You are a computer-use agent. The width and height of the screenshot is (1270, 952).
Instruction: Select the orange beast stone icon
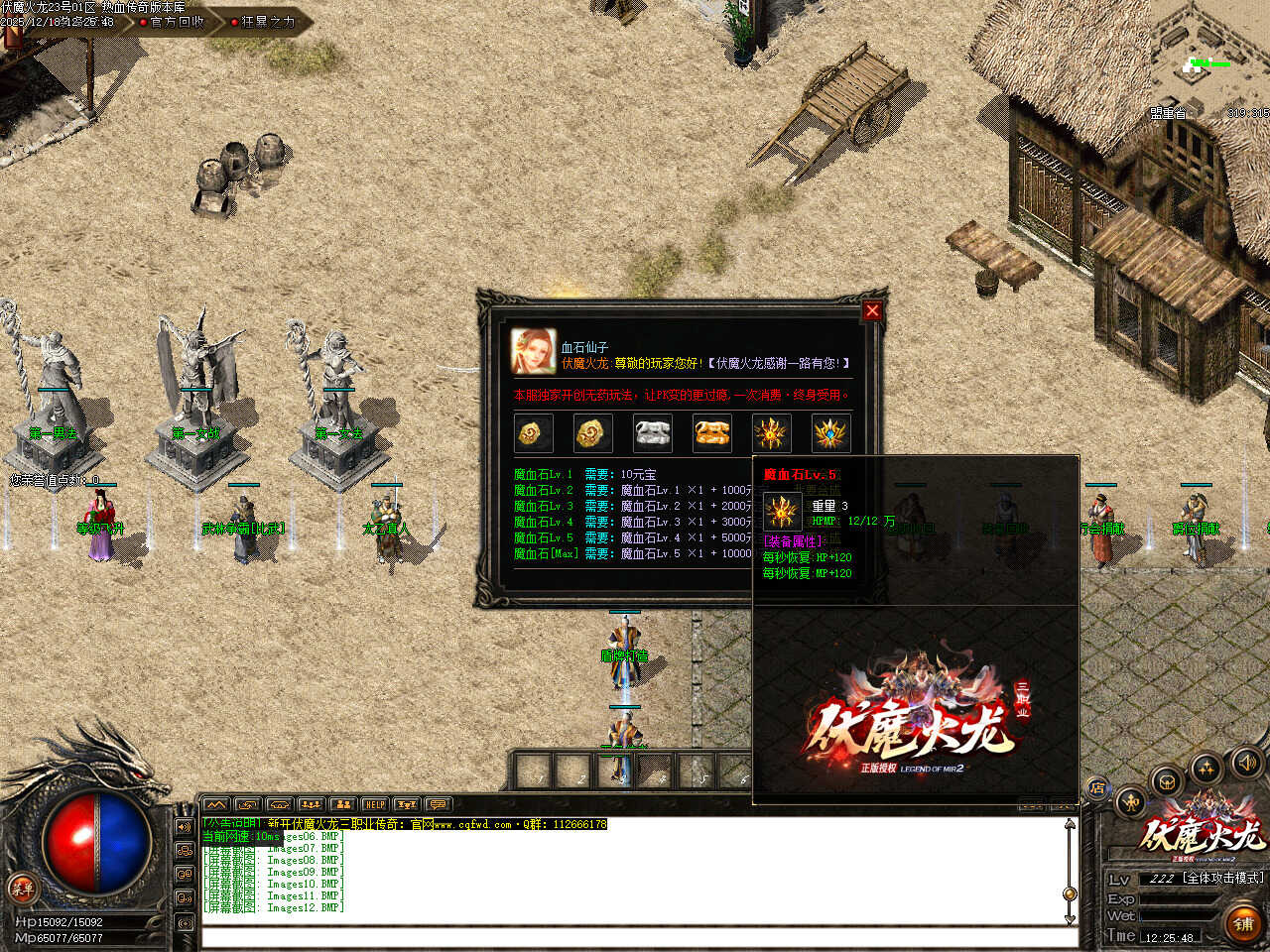711,433
